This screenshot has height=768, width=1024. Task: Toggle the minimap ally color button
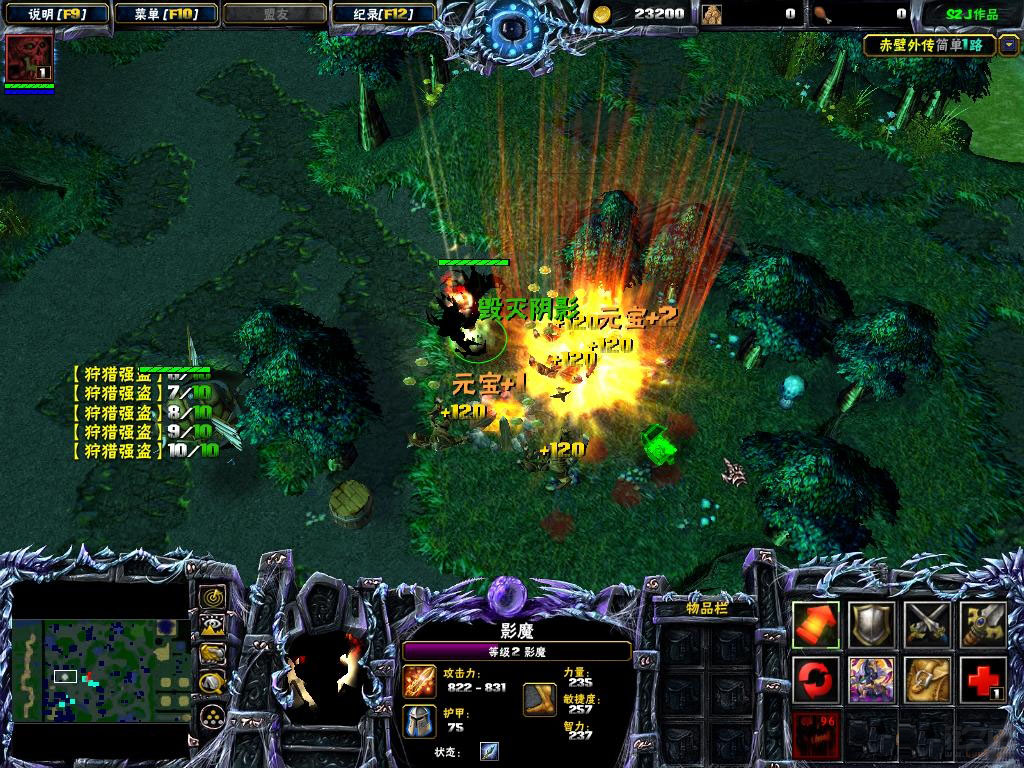pos(212,655)
